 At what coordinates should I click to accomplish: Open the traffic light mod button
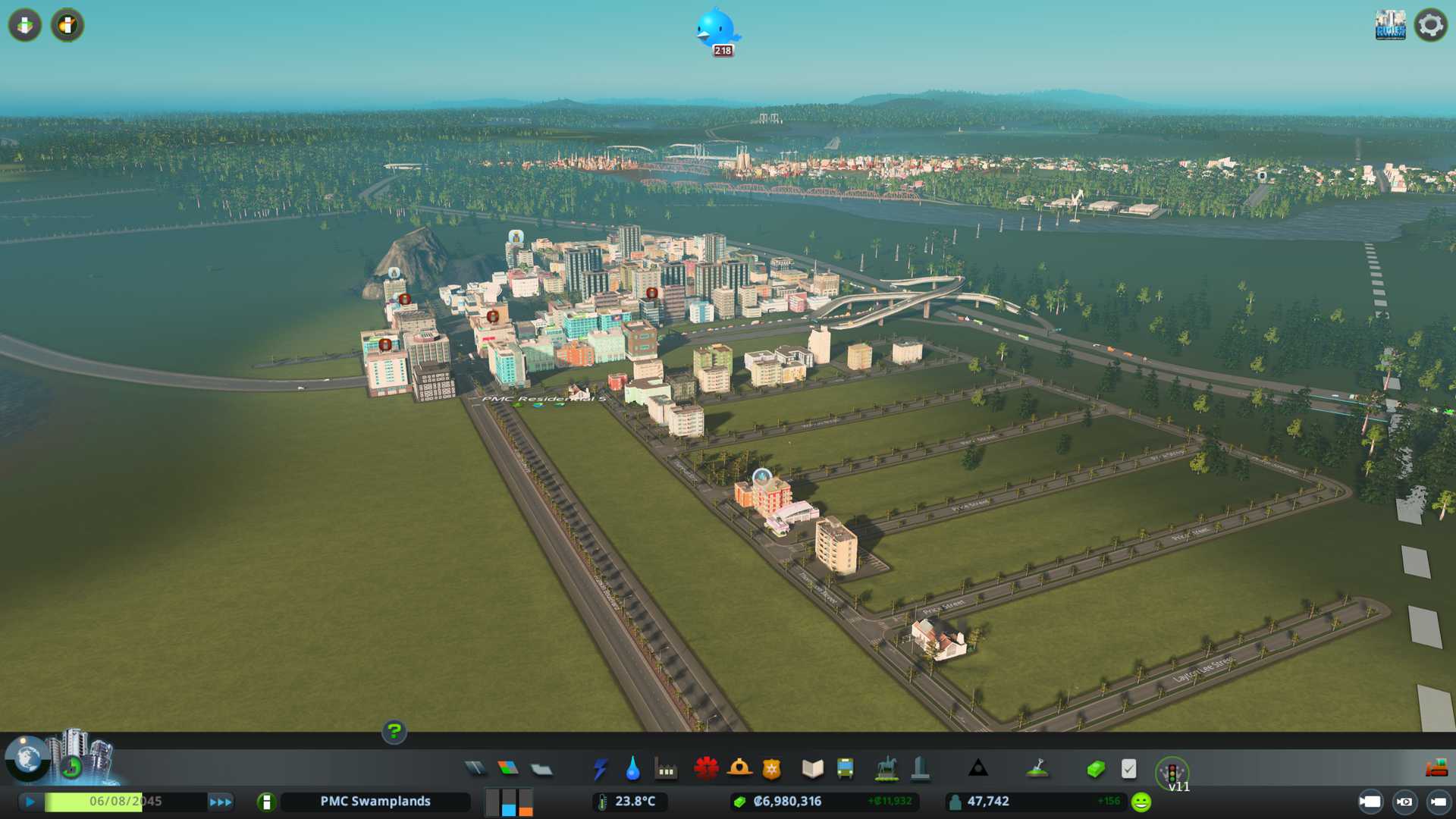[1172, 772]
